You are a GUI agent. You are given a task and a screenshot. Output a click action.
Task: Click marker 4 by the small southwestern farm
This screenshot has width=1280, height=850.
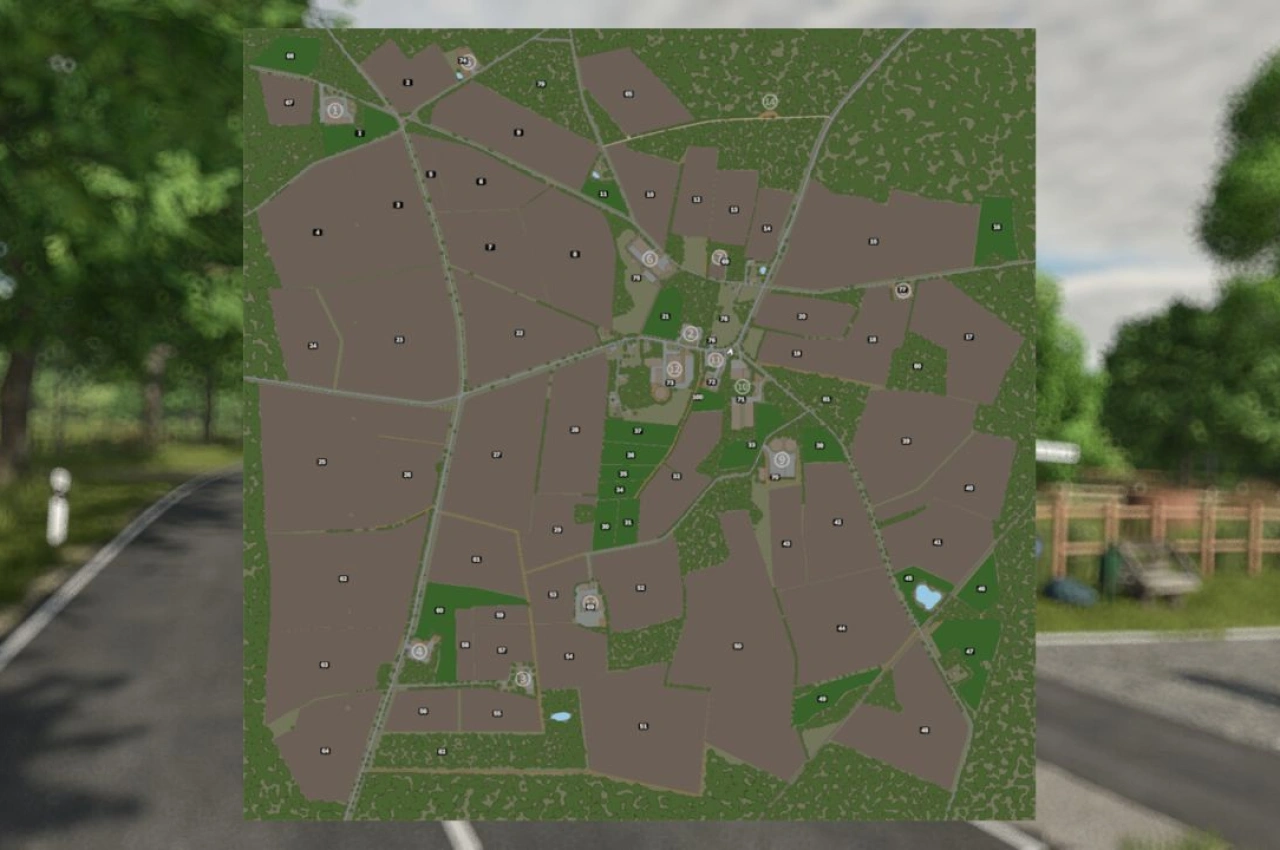(419, 651)
